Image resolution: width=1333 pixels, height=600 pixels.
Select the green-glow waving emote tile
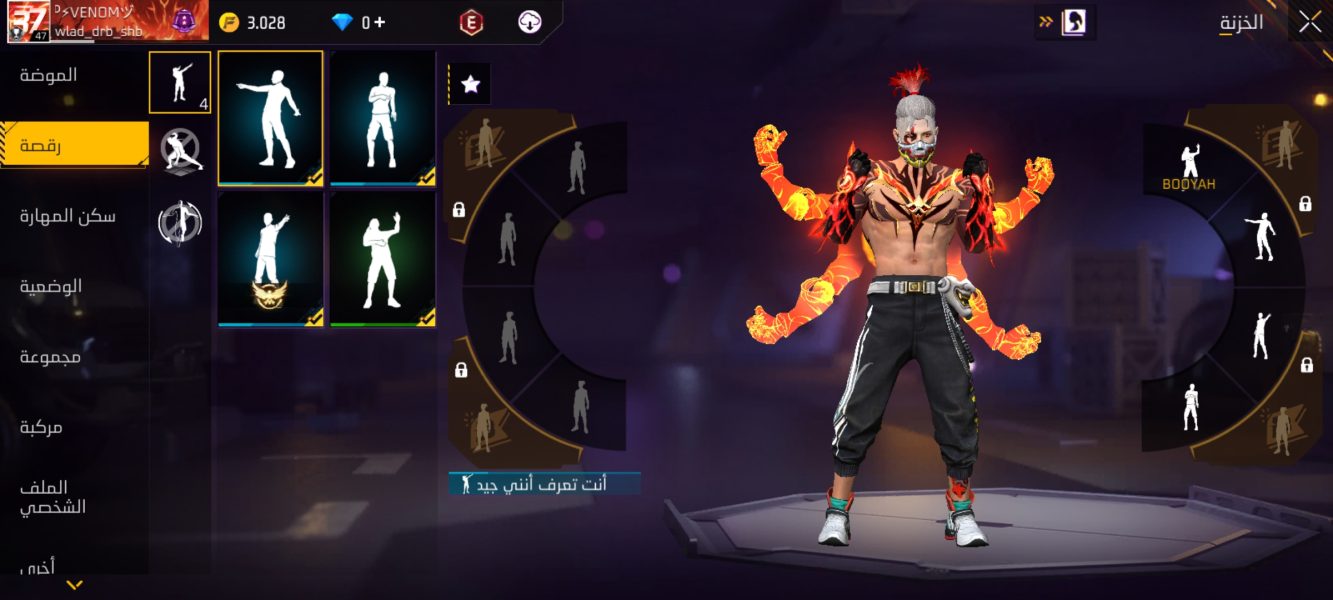382,259
